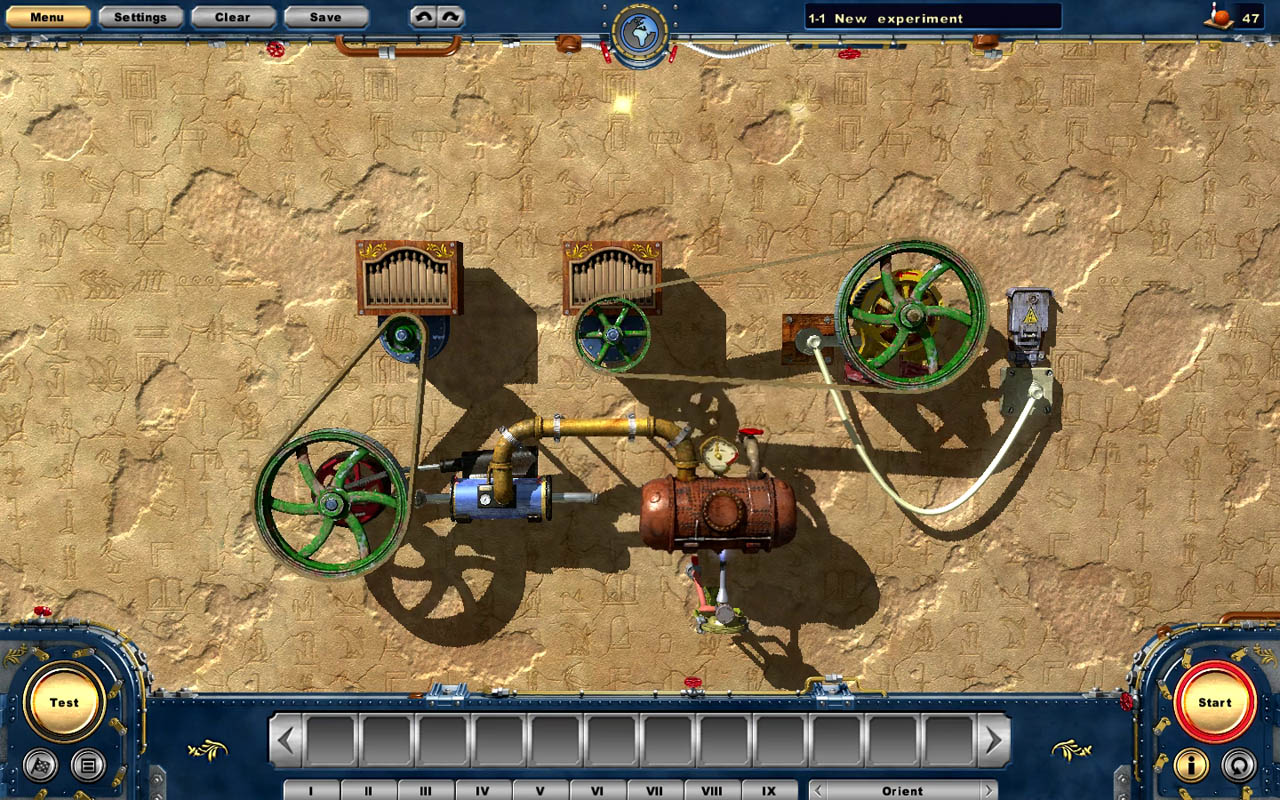1280x800 pixels.
Task: Switch to parts category tab III
Action: coord(426,790)
